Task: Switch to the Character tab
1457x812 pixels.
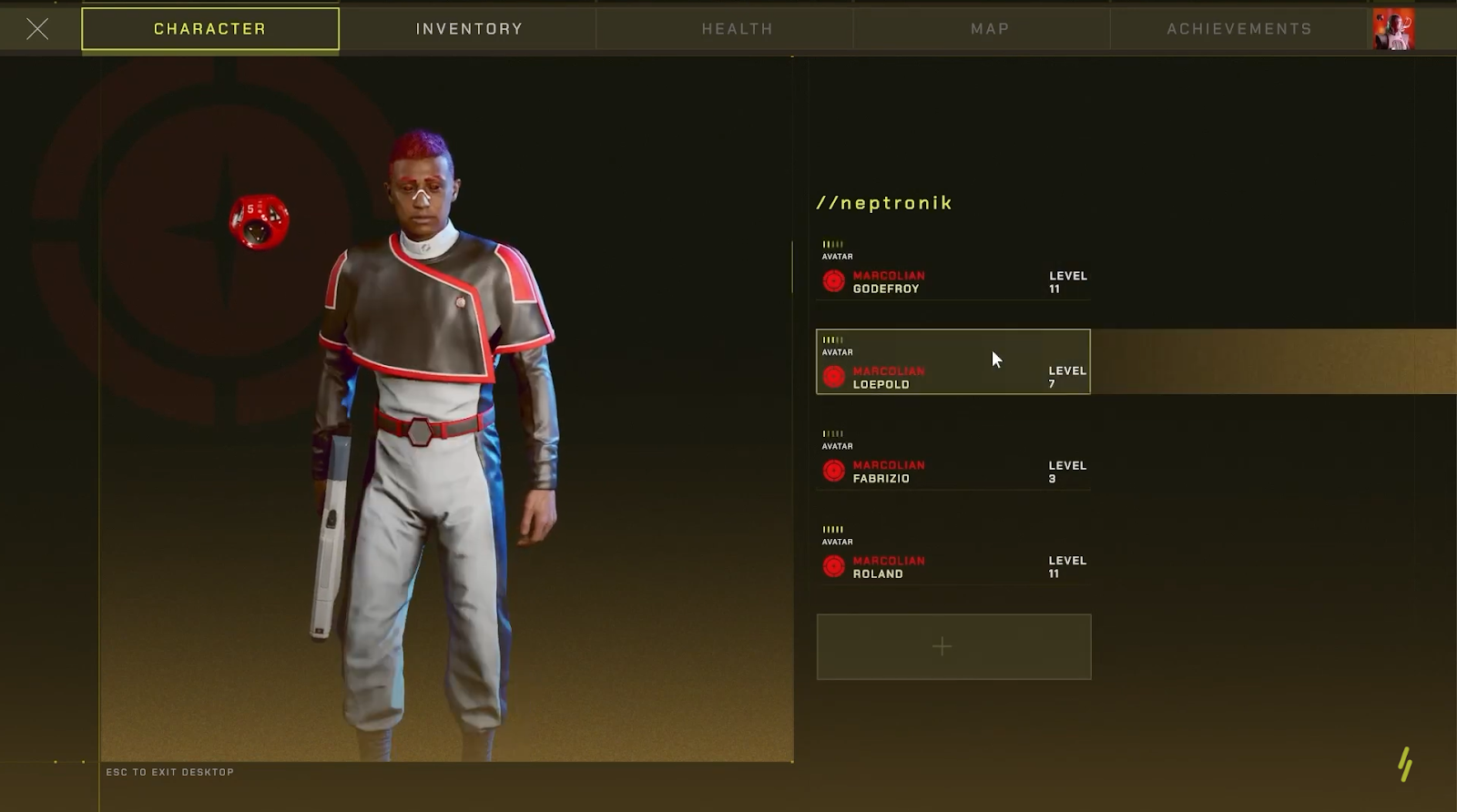Action: (210, 29)
